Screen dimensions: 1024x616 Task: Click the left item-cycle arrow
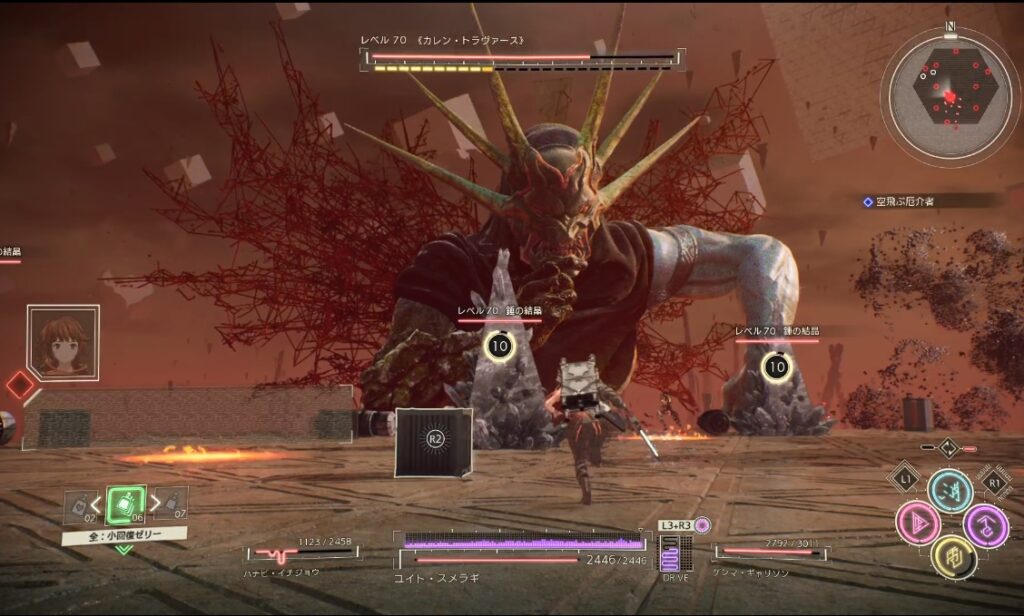tap(99, 500)
